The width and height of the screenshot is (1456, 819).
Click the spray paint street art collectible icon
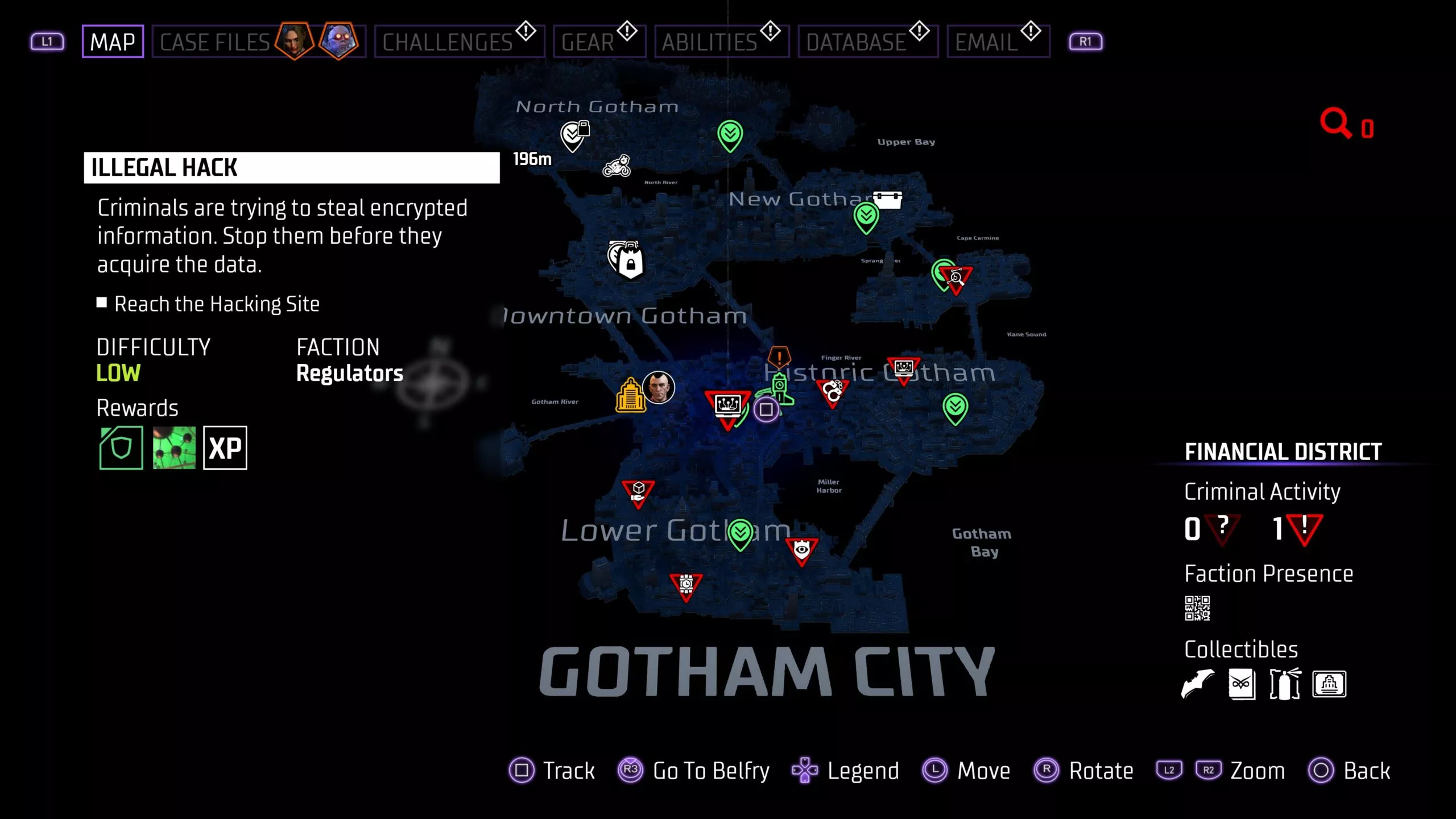[x=1284, y=684]
